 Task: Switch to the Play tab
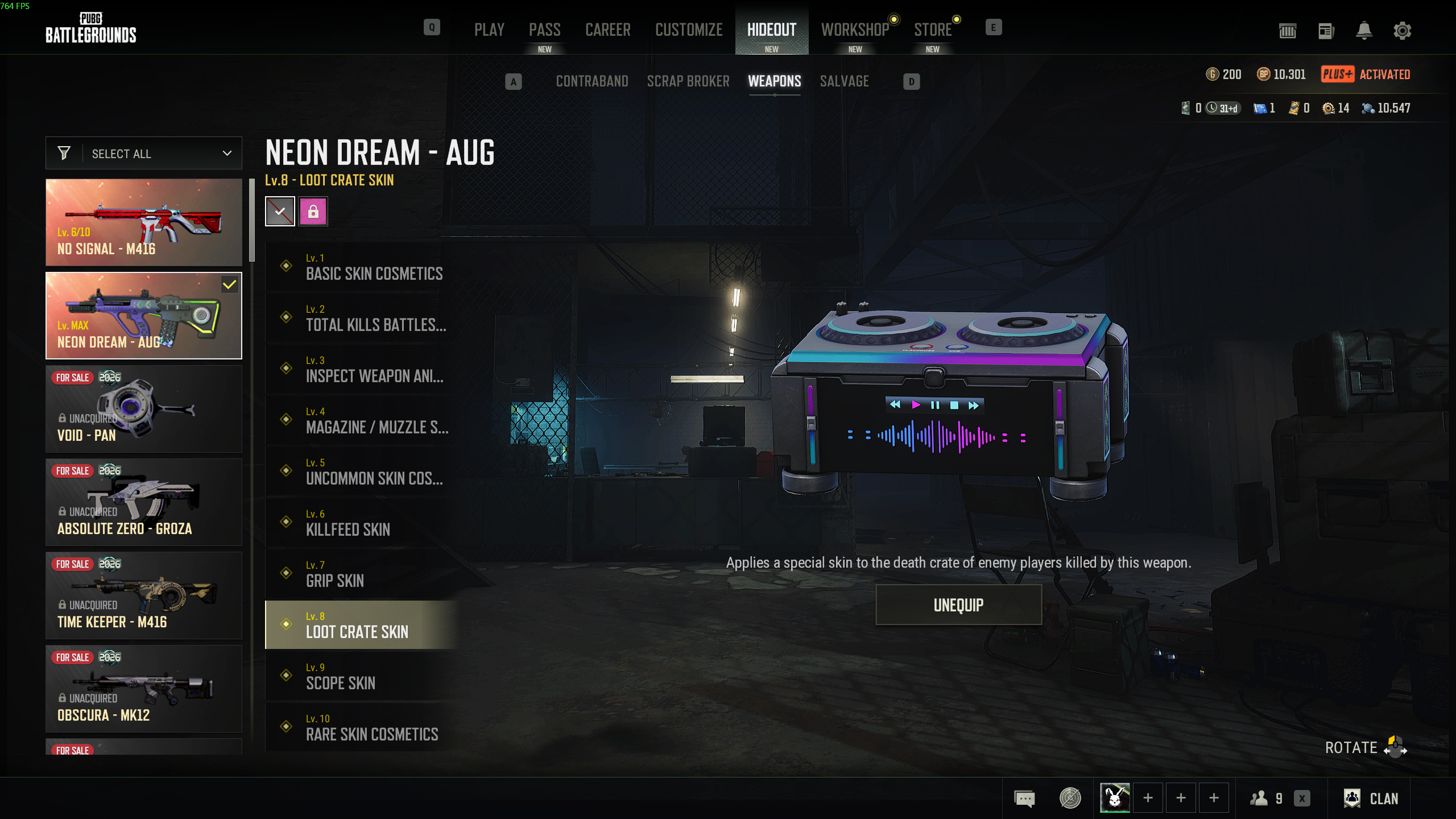[489, 30]
